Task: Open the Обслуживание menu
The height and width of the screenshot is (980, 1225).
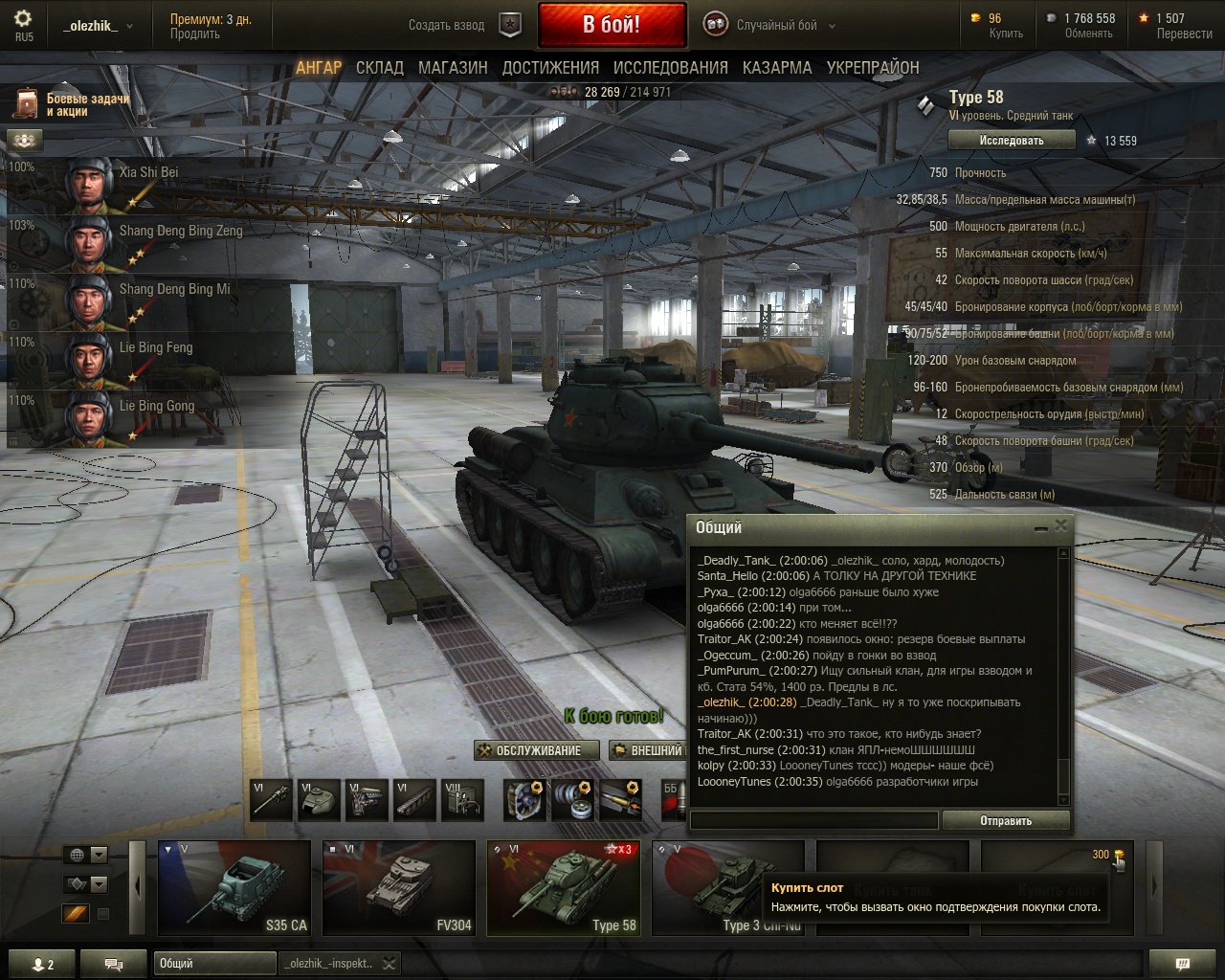Action: [x=537, y=750]
